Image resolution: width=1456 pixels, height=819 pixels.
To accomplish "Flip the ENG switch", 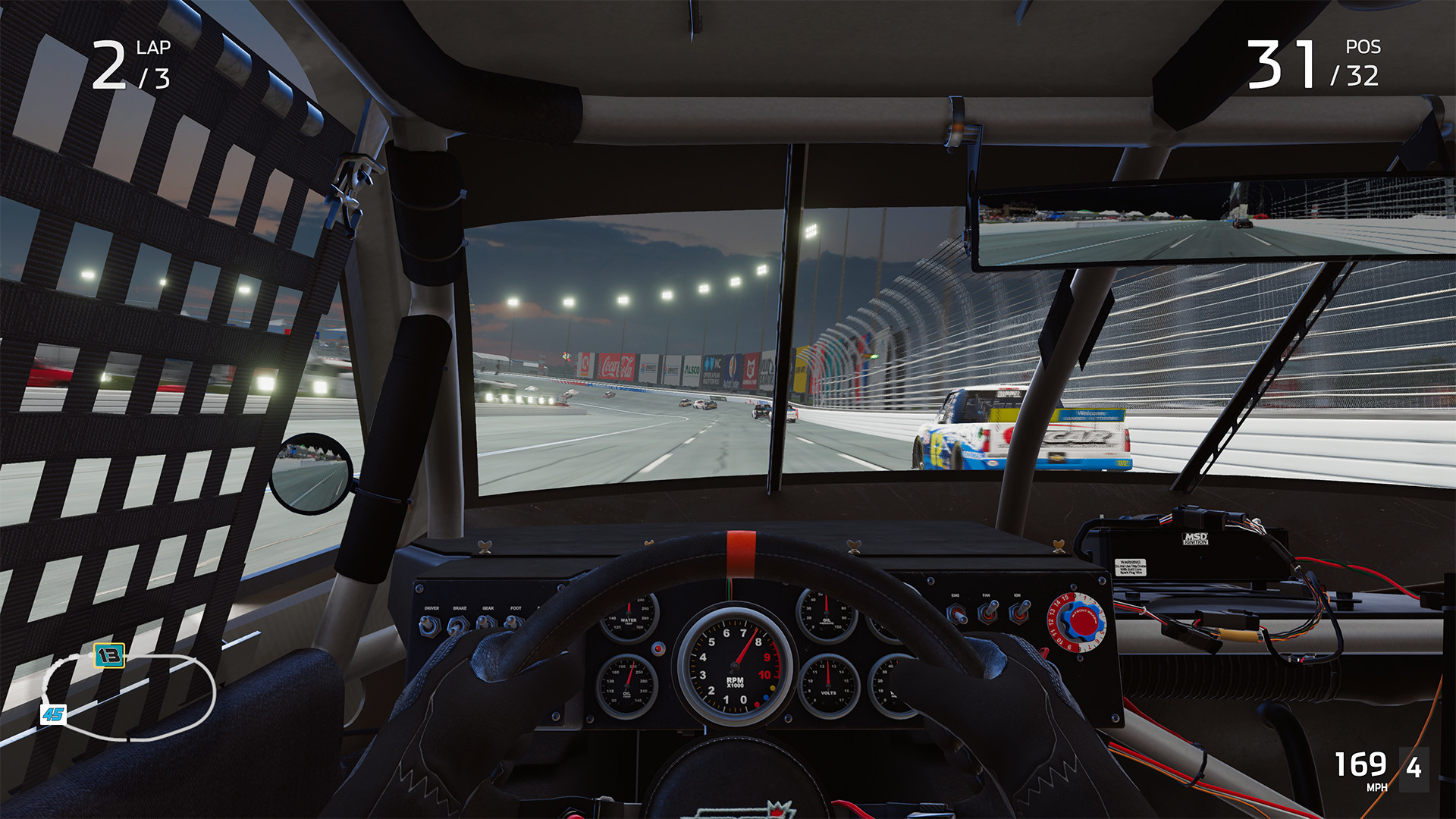I will [958, 616].
